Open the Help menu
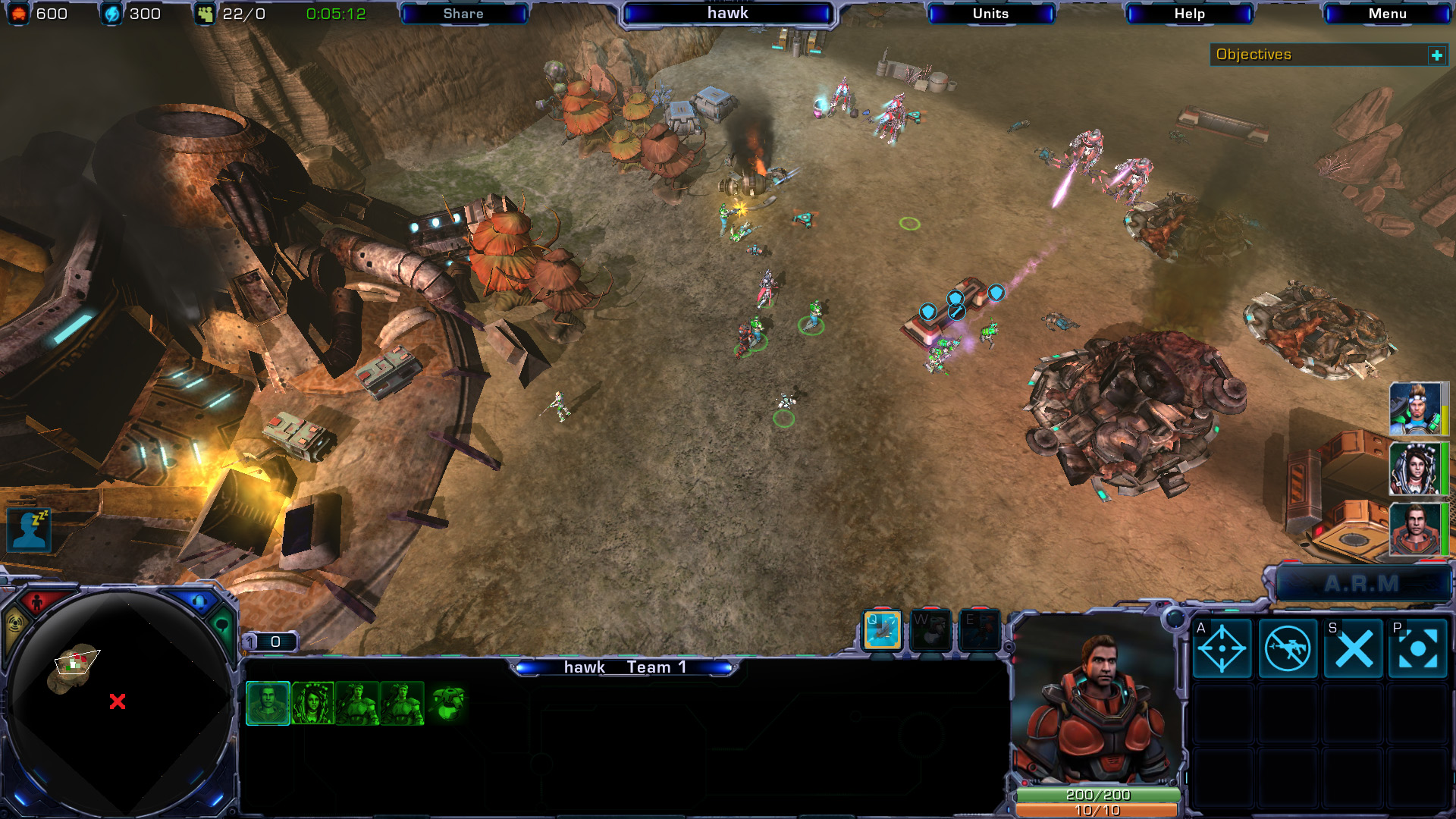 pos(1189,14)
